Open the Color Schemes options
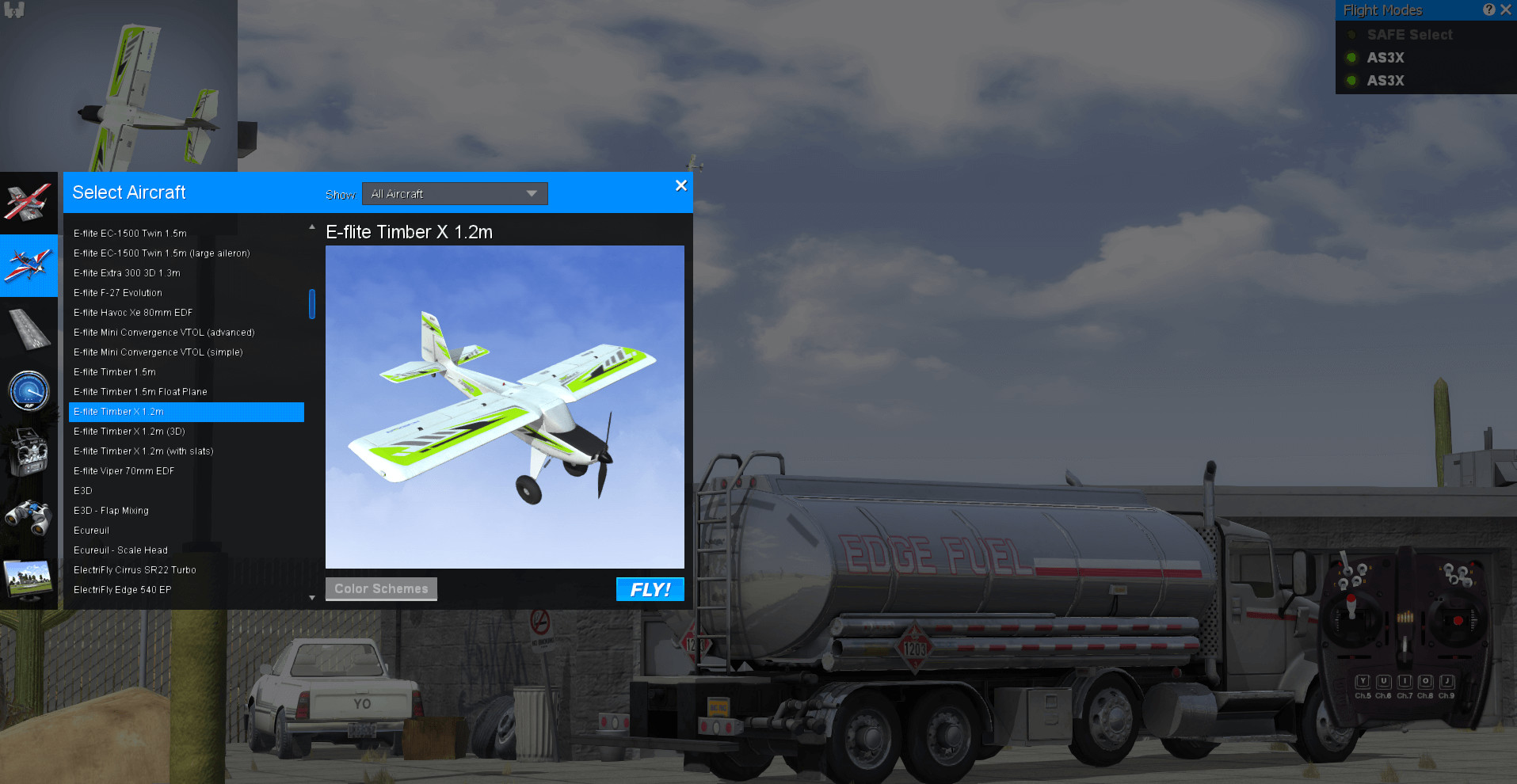 (381, 588)
